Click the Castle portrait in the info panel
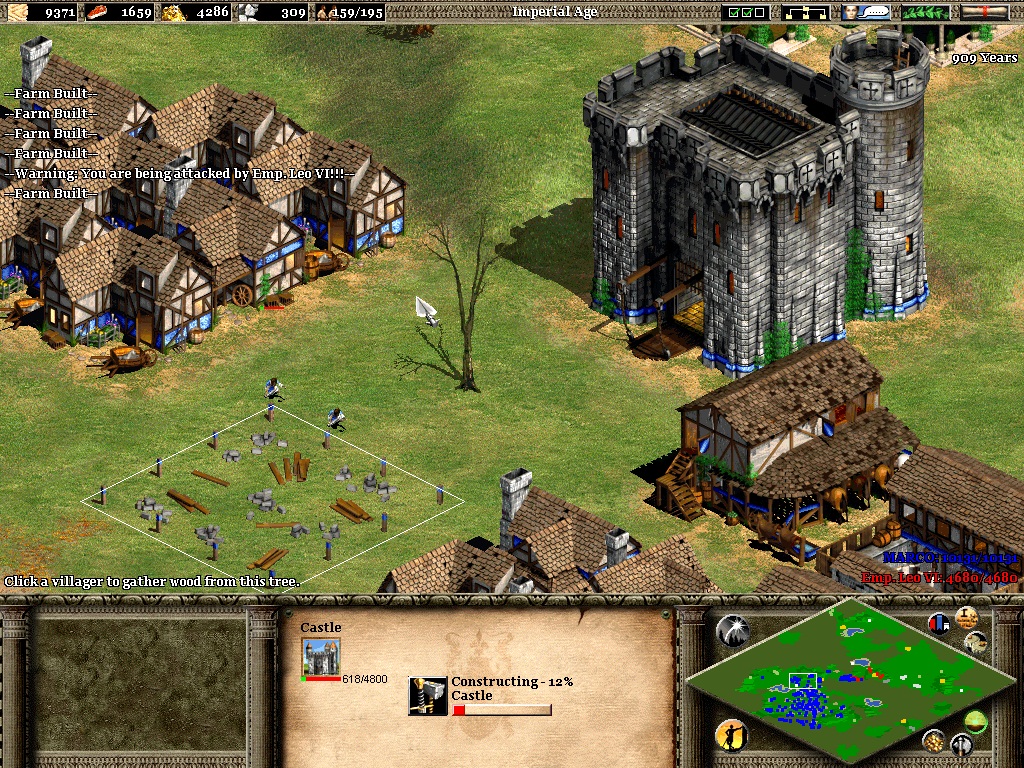Image resolution: width=1024 pixels, height=768 pixels. pos(321,656)
